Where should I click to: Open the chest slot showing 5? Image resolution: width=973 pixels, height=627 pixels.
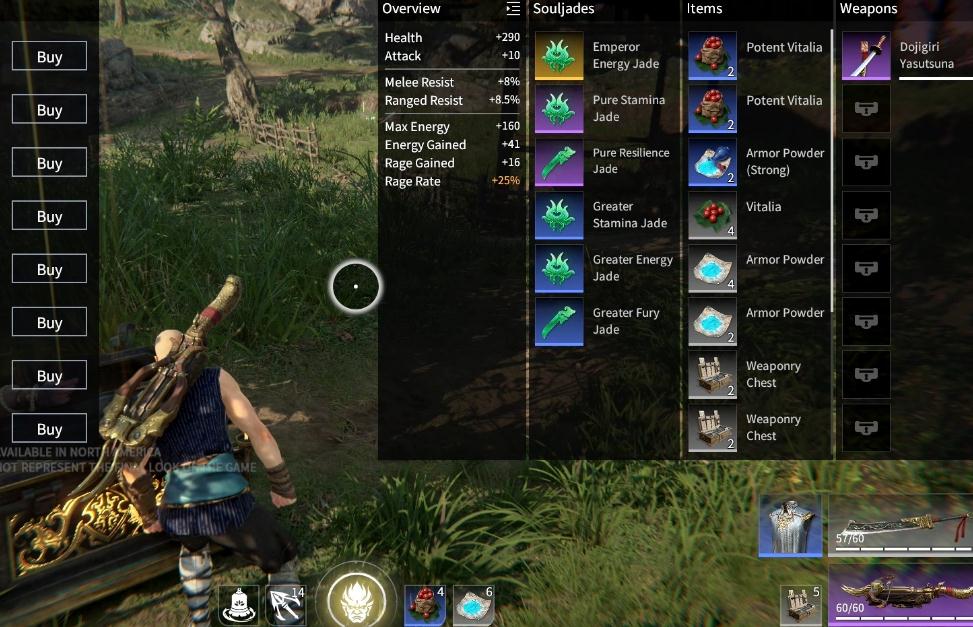tap(801, 605)
